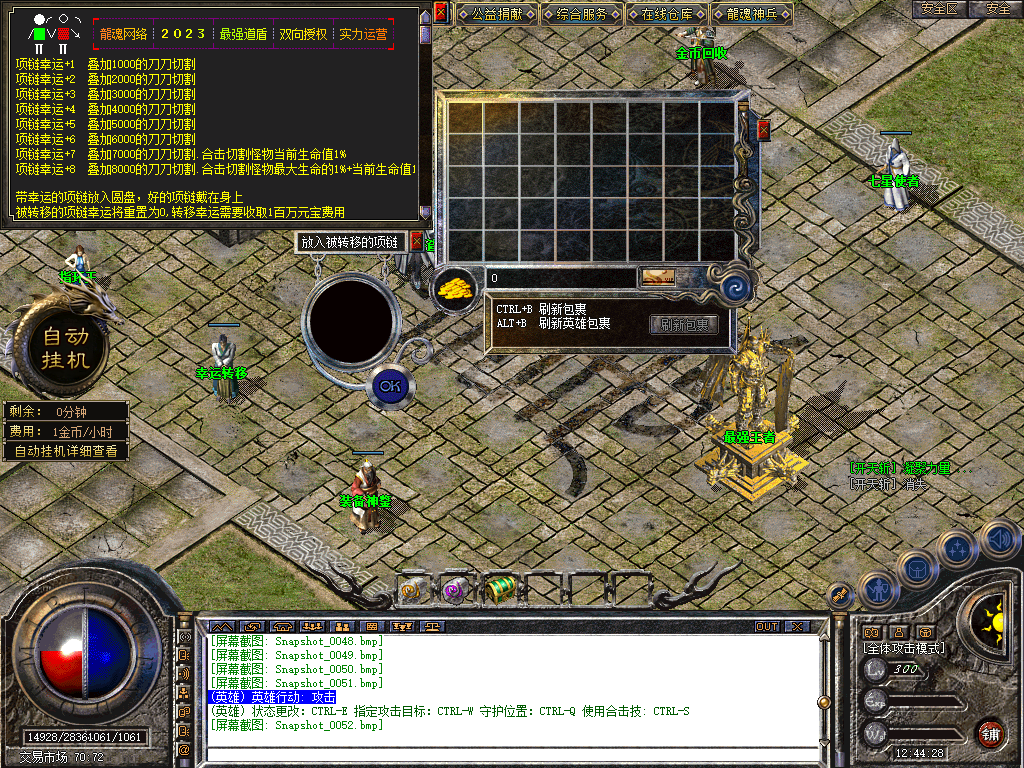Image resolution: width=1024 pixels, height=768 pixels.
Task: Click the OUT button above chat
Action: [x=766, y=626]
